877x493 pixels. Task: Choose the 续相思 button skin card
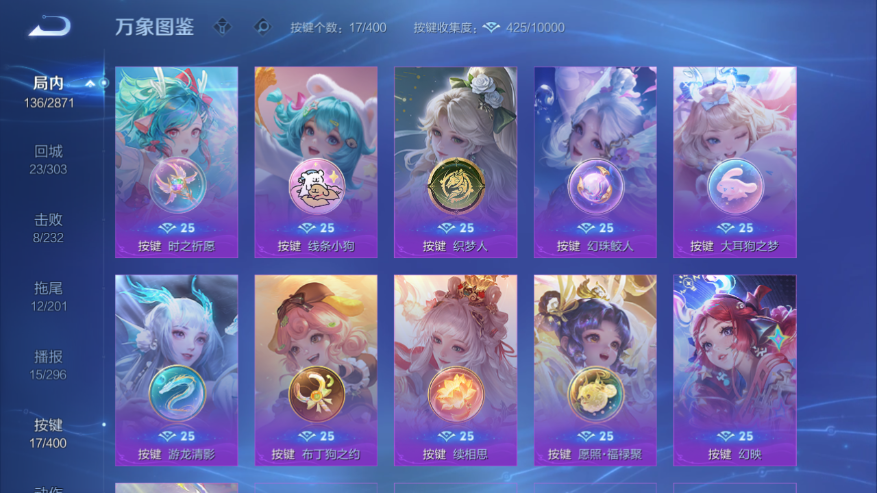pyautogui.click(x=455, y=370)
